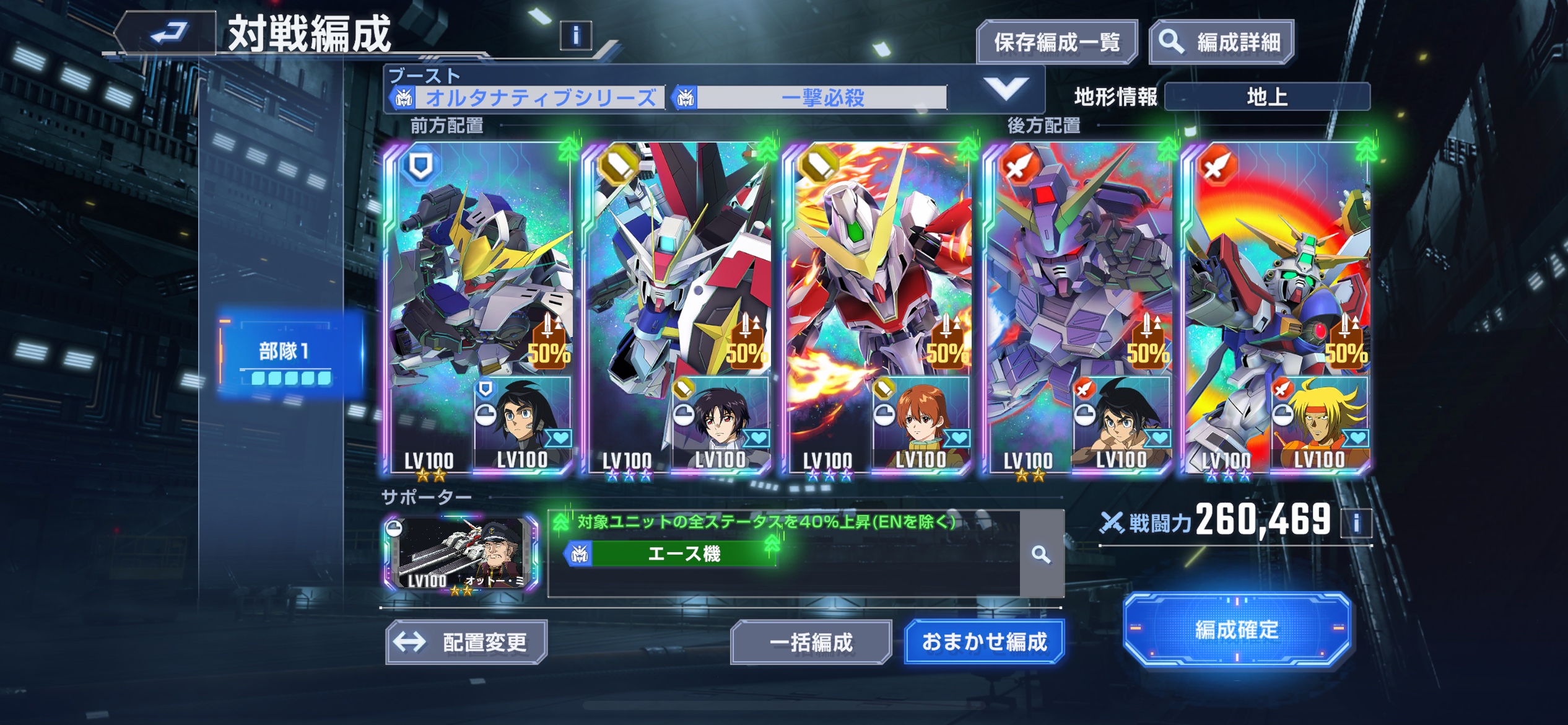Open info icon next to 対戦編成 title
The image size is (1568, 725).
coord(575,36)
